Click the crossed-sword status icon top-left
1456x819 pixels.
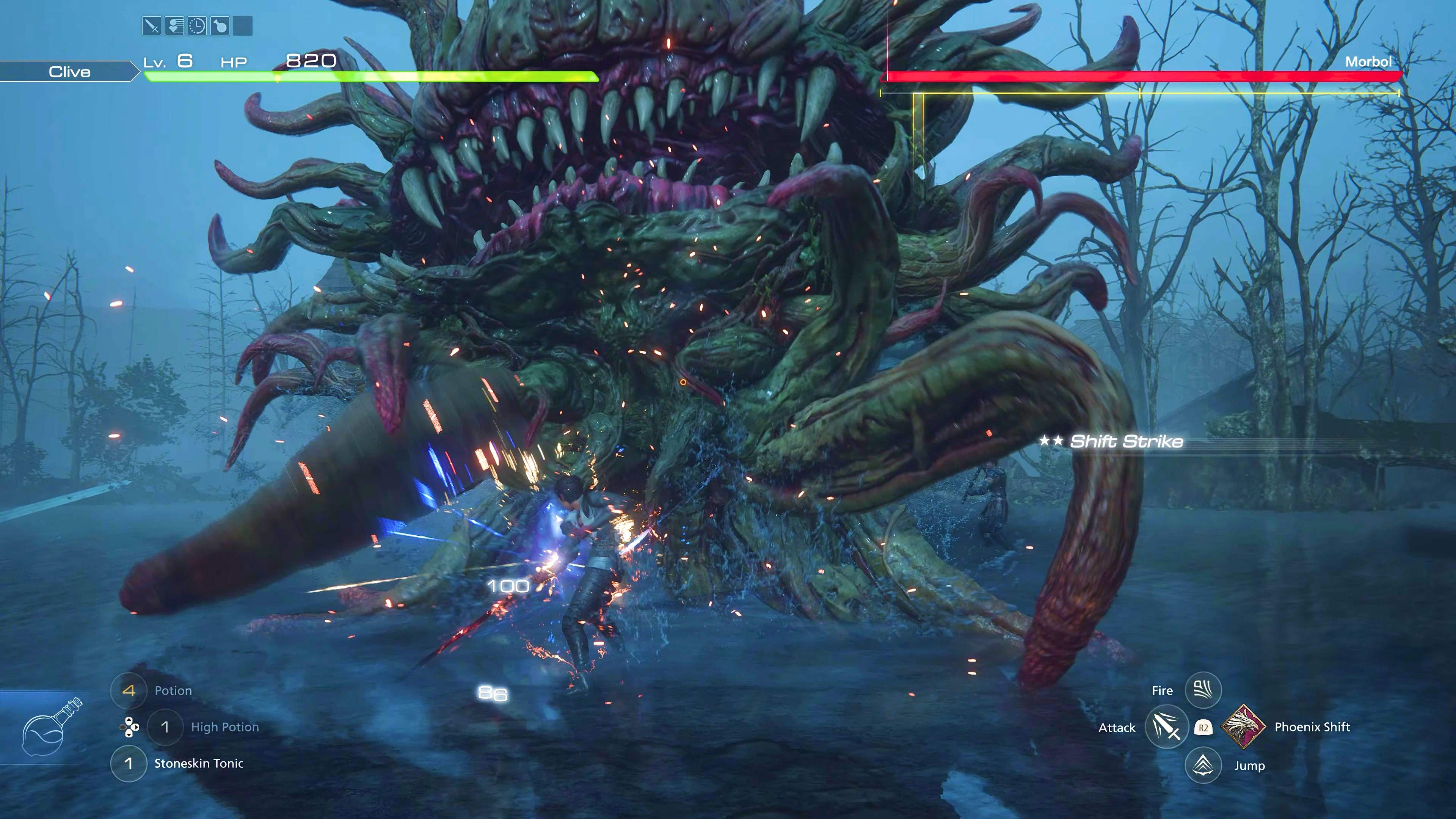click(152, 26)
